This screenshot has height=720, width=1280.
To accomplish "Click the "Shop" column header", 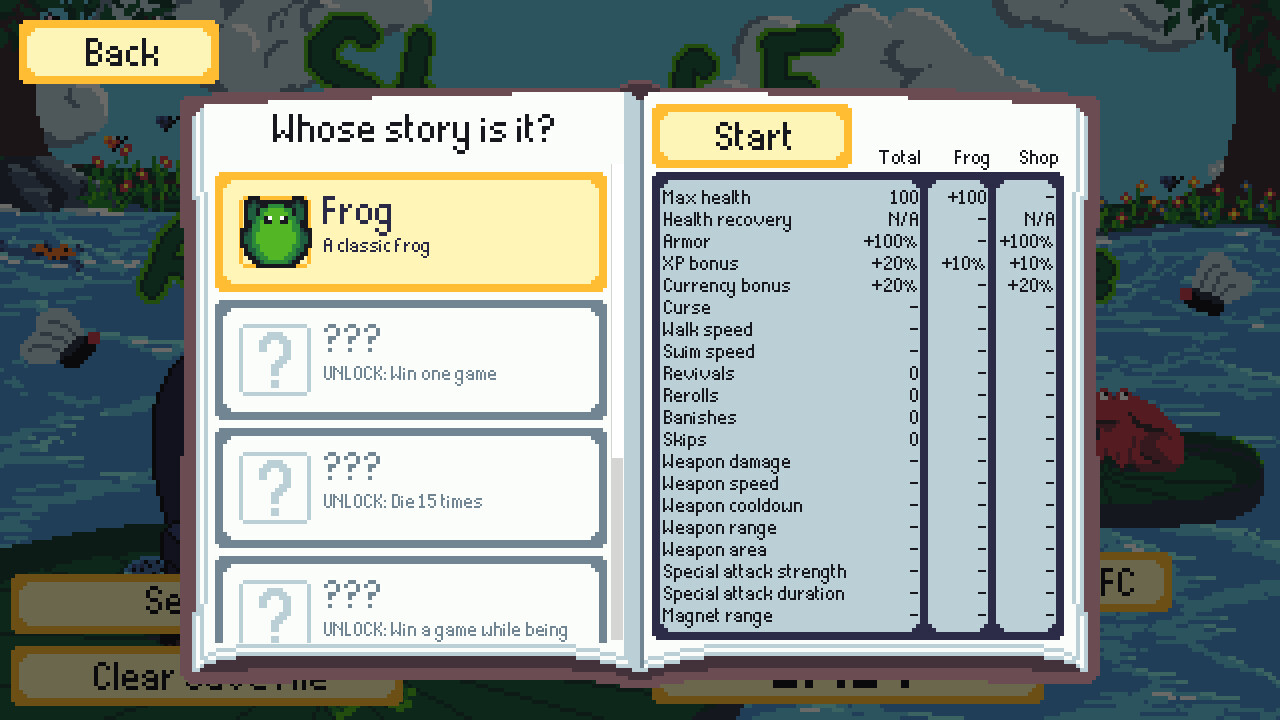I will point(1038,157).
